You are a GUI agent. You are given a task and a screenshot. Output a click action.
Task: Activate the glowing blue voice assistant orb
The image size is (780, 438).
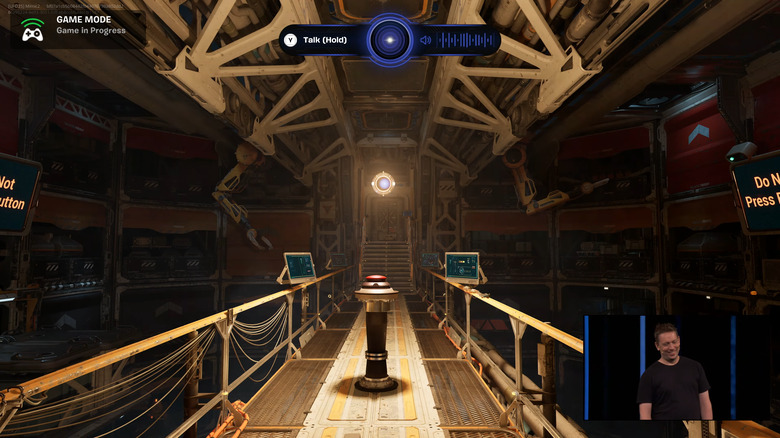pos(389,40)
